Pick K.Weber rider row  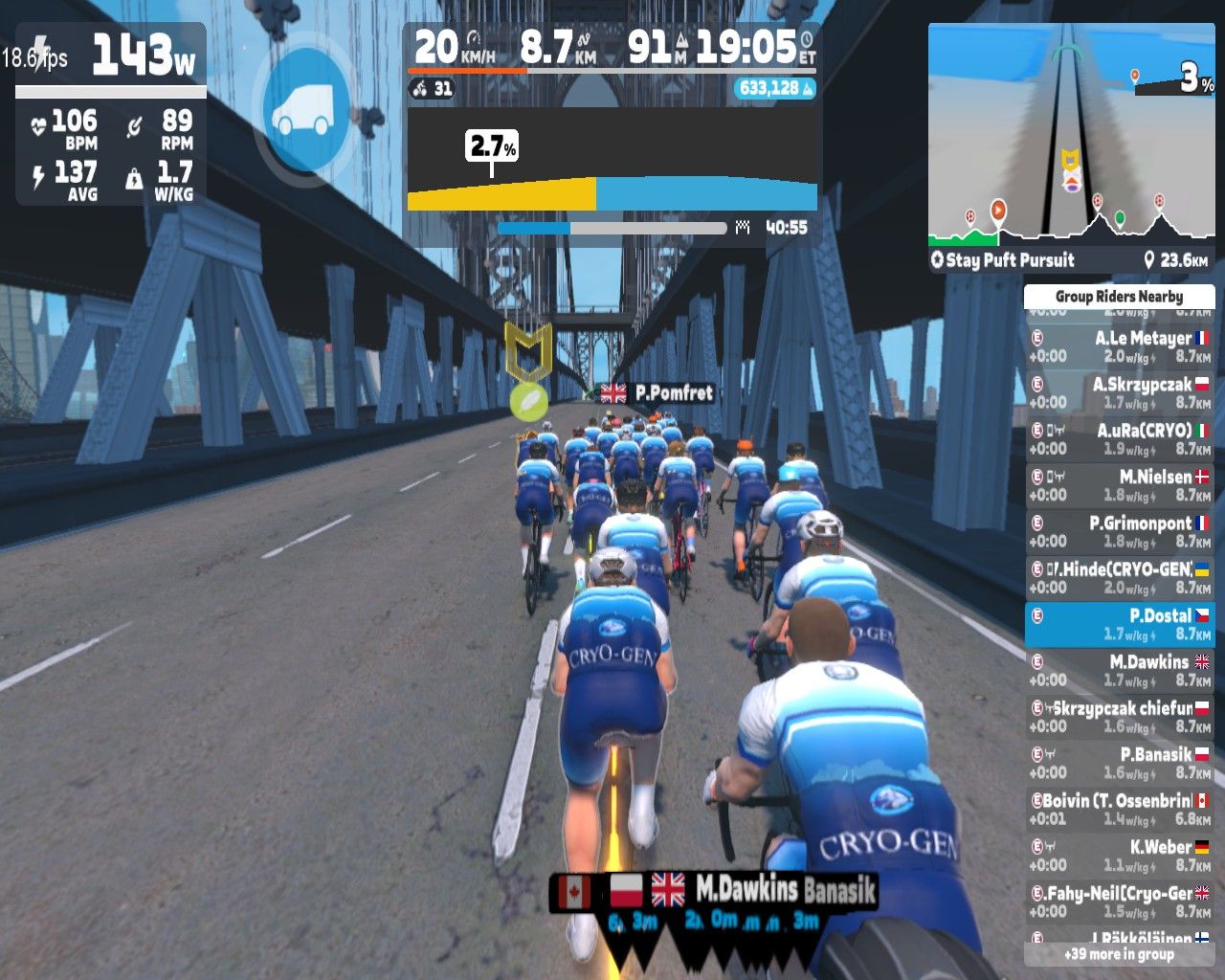click(1119, 856)
